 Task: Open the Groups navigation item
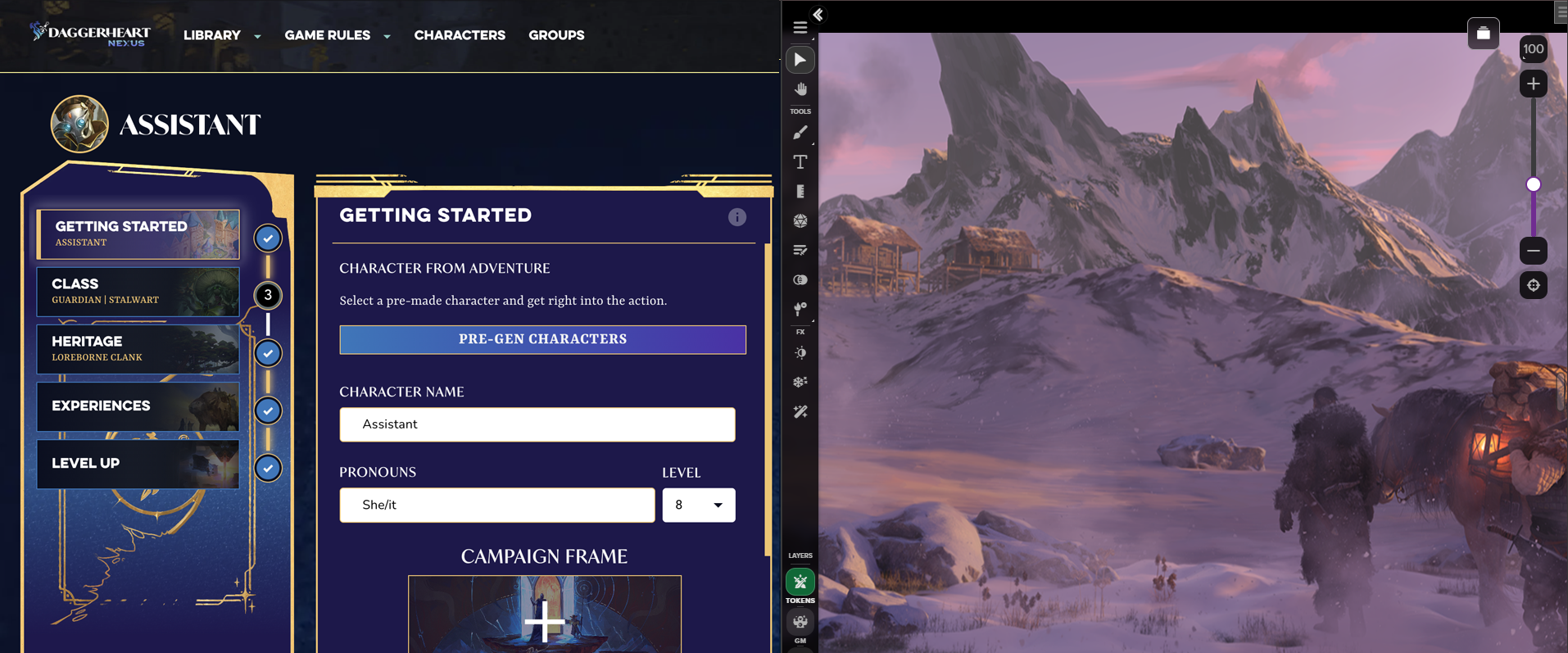point(556,35)
